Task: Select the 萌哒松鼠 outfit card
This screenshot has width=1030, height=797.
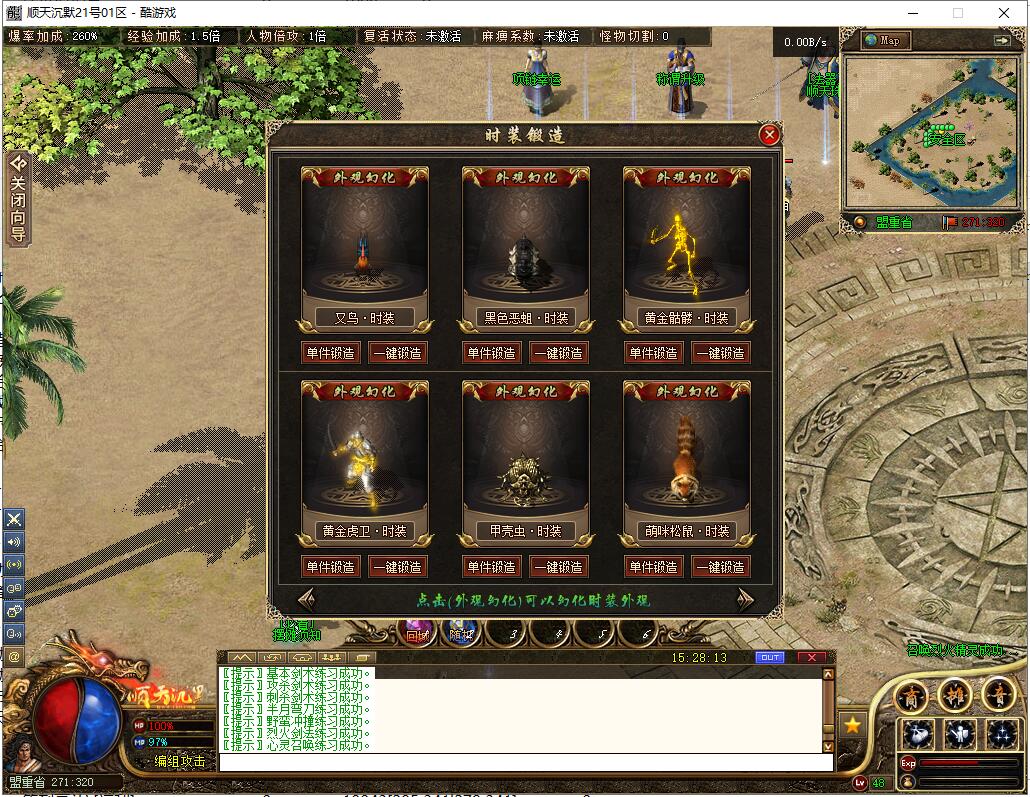Action: point(686,463)
